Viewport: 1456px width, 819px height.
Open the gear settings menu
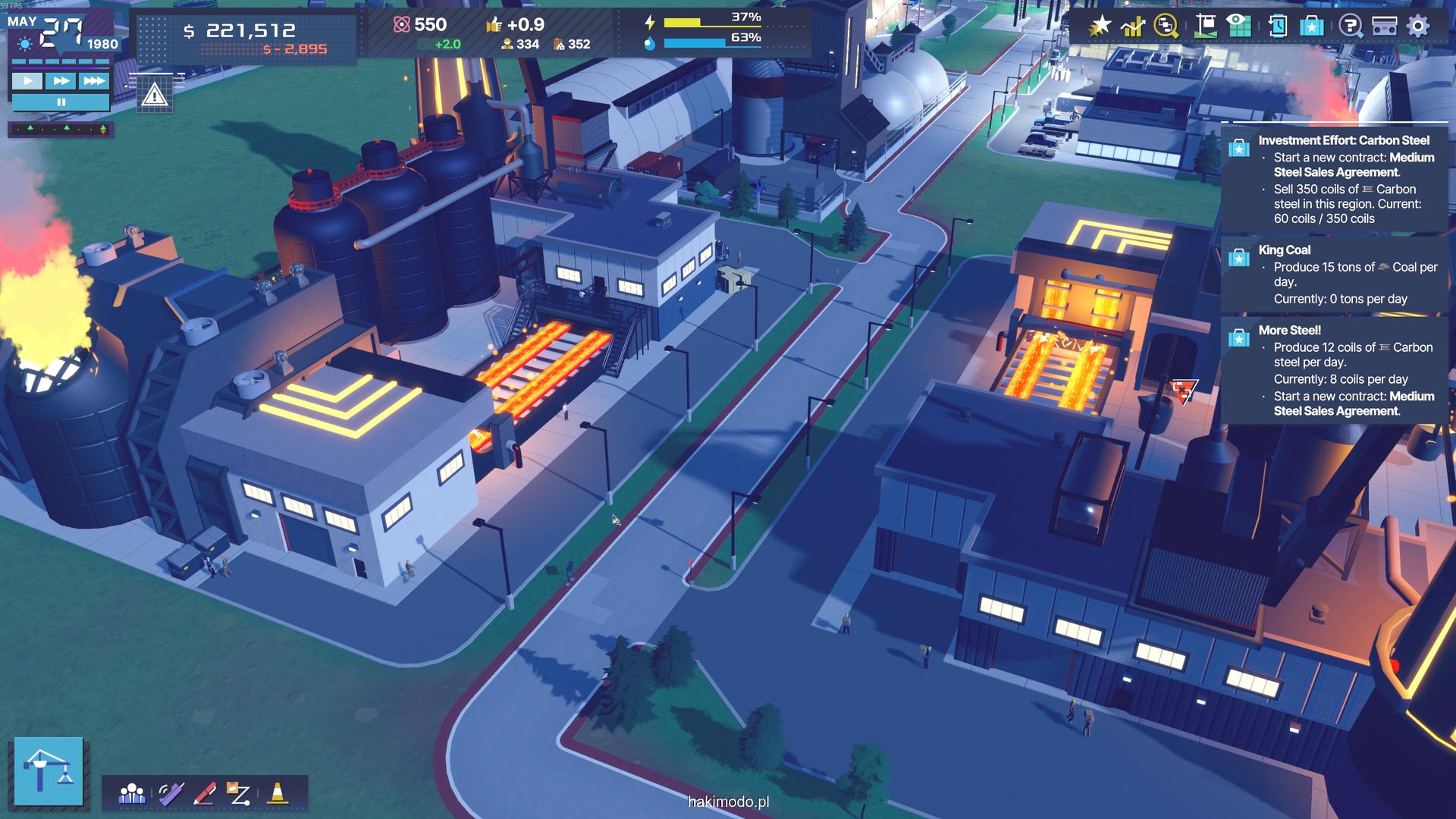(1418, 27)
